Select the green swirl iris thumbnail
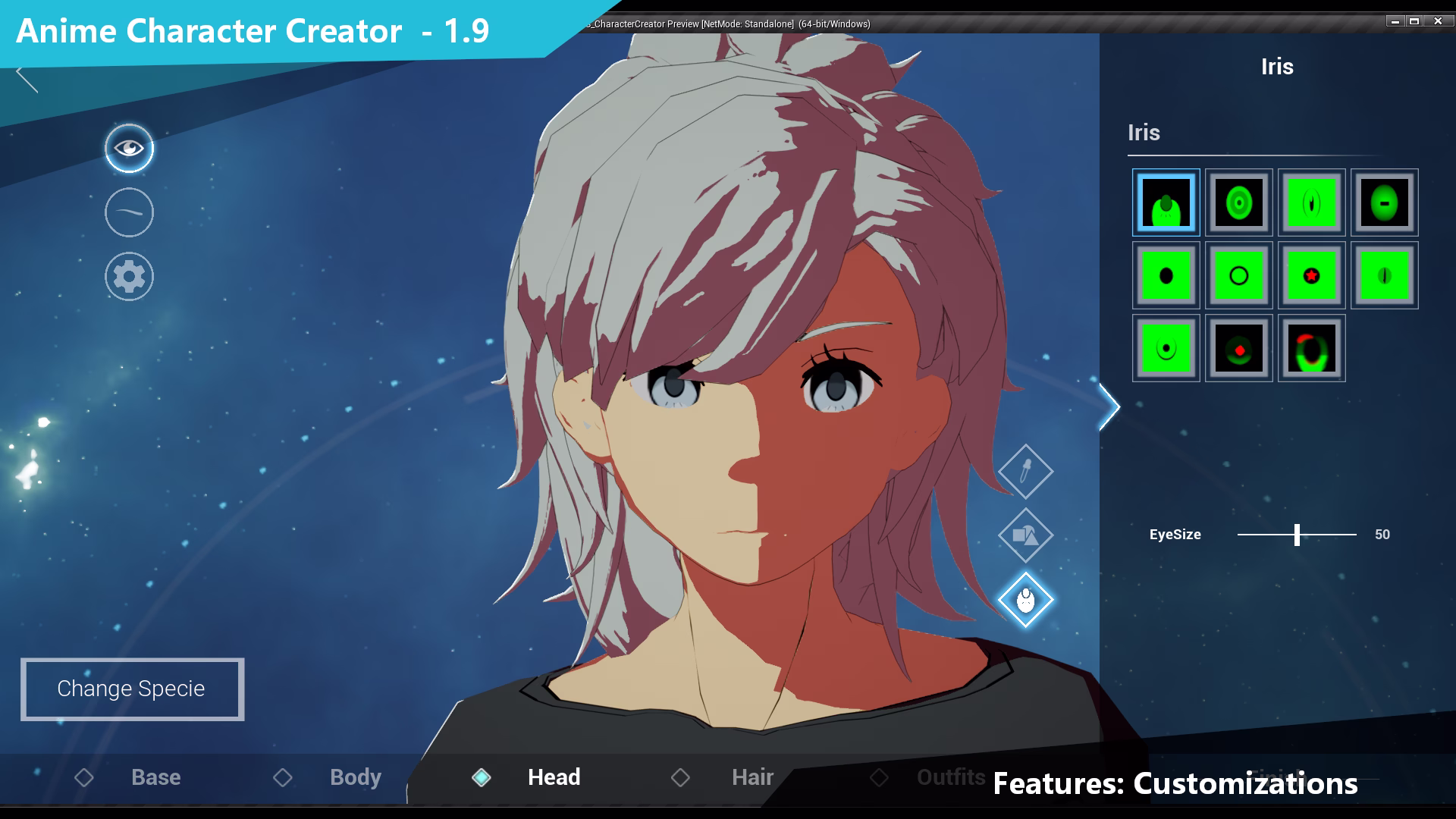The height and width of the screenshot is (819, 1456). click(x=1311, y=349)
